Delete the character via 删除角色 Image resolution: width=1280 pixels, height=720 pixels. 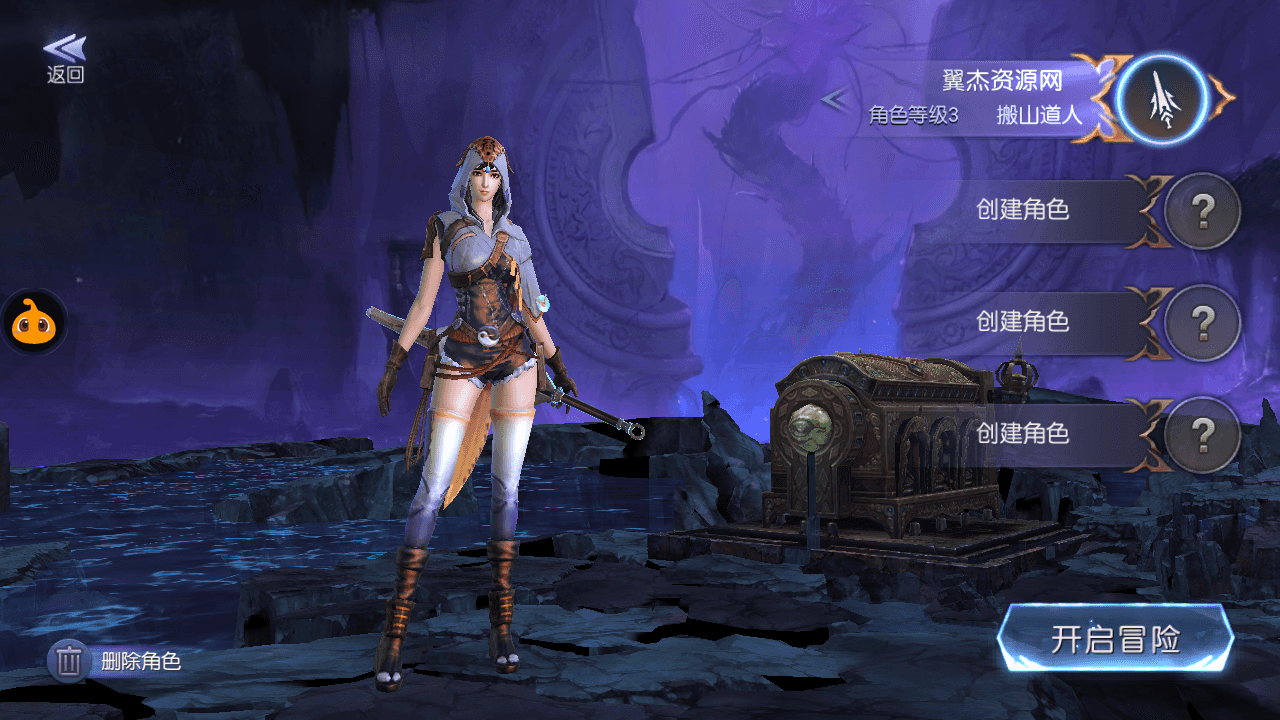(x=116, y=661)
